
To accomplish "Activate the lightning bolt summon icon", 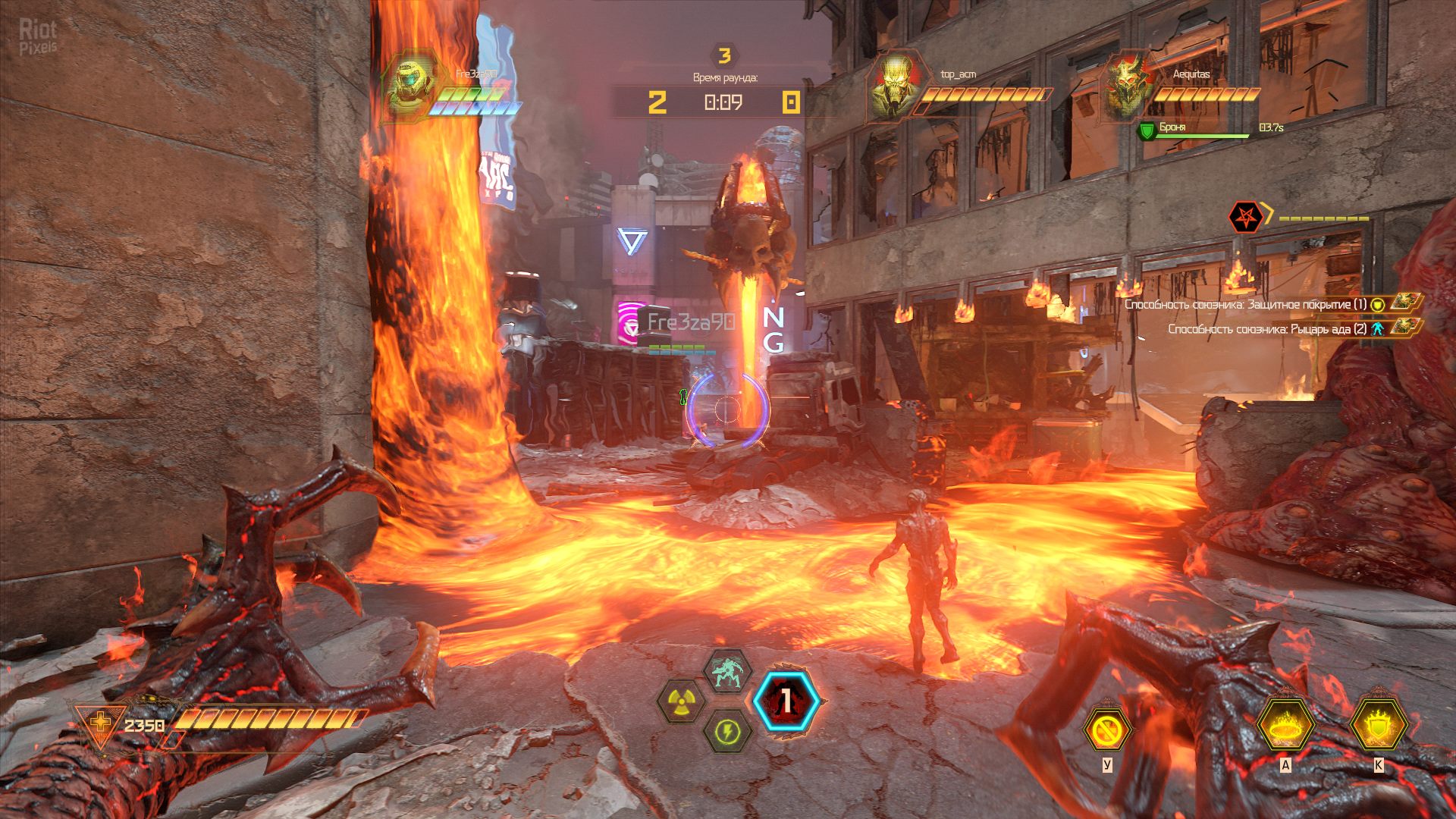I will tap(727, 732).
